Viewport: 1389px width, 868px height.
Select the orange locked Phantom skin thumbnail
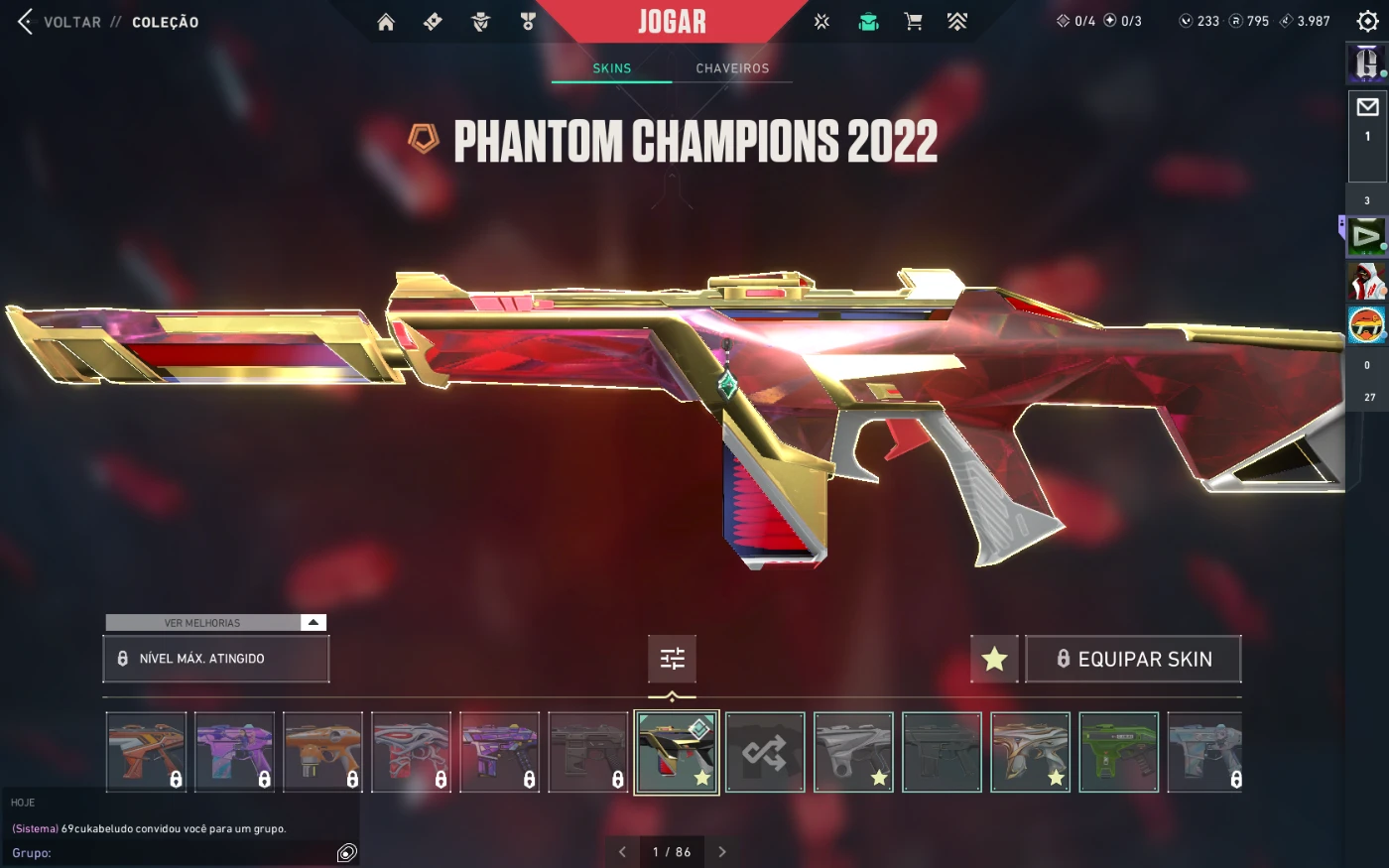(x=322, y=752)
